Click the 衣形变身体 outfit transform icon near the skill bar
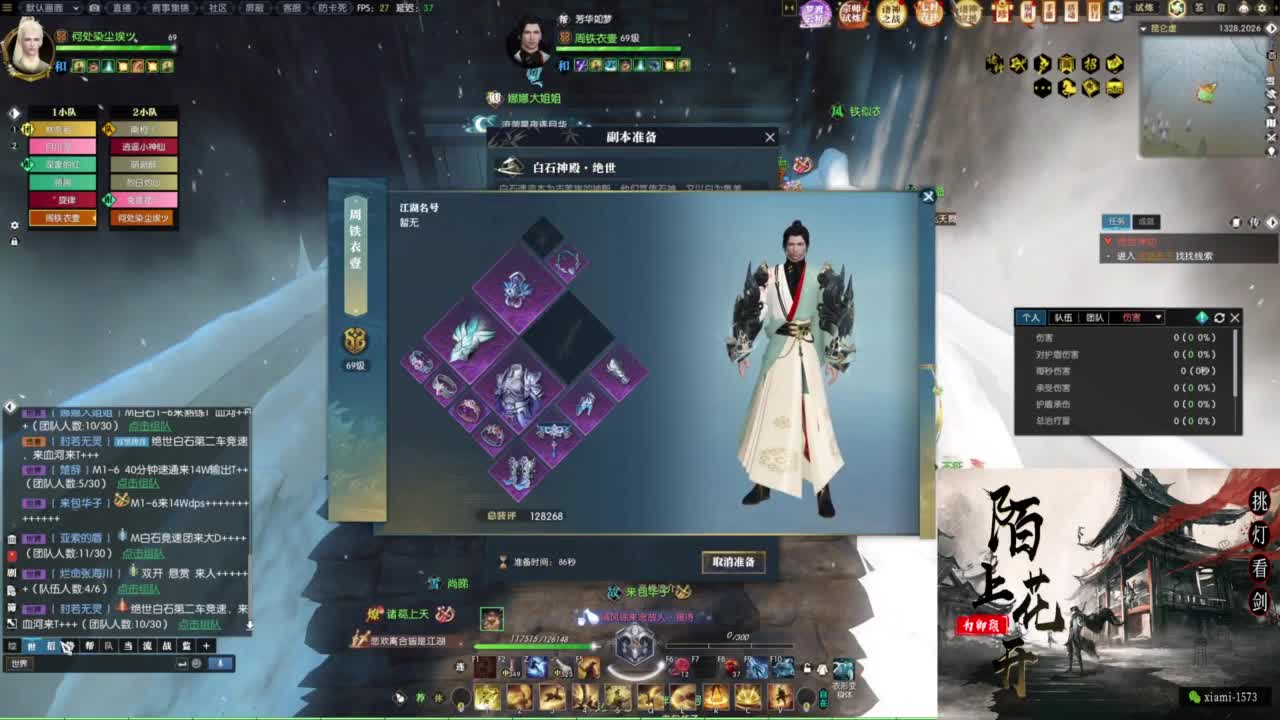Viewport: 1280px width, 720px height. (842, 670)
